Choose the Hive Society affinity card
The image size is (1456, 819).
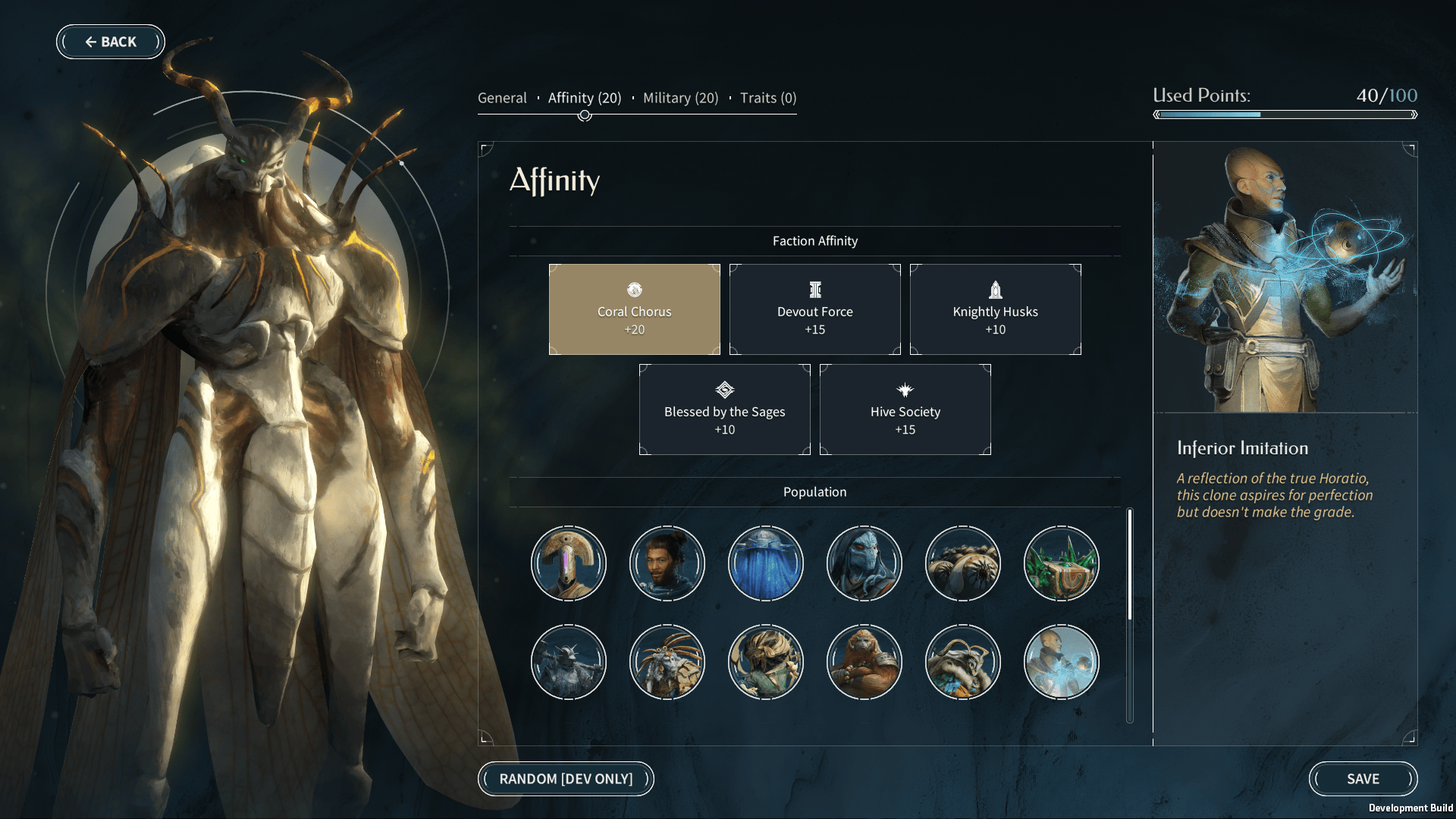(x=905, y=409)
